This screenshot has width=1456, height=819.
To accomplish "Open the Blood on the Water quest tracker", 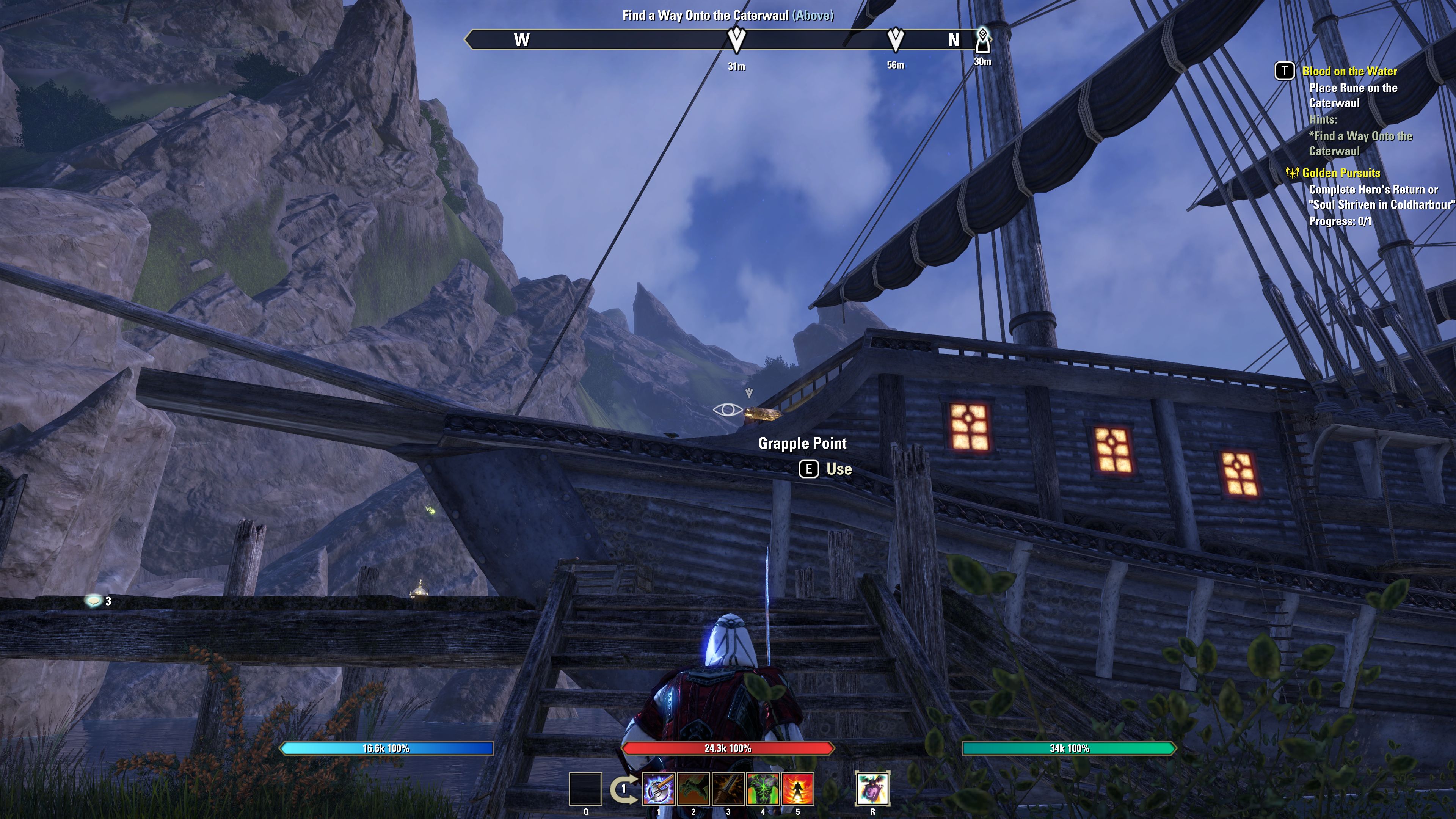I will tap(1349, 71).
